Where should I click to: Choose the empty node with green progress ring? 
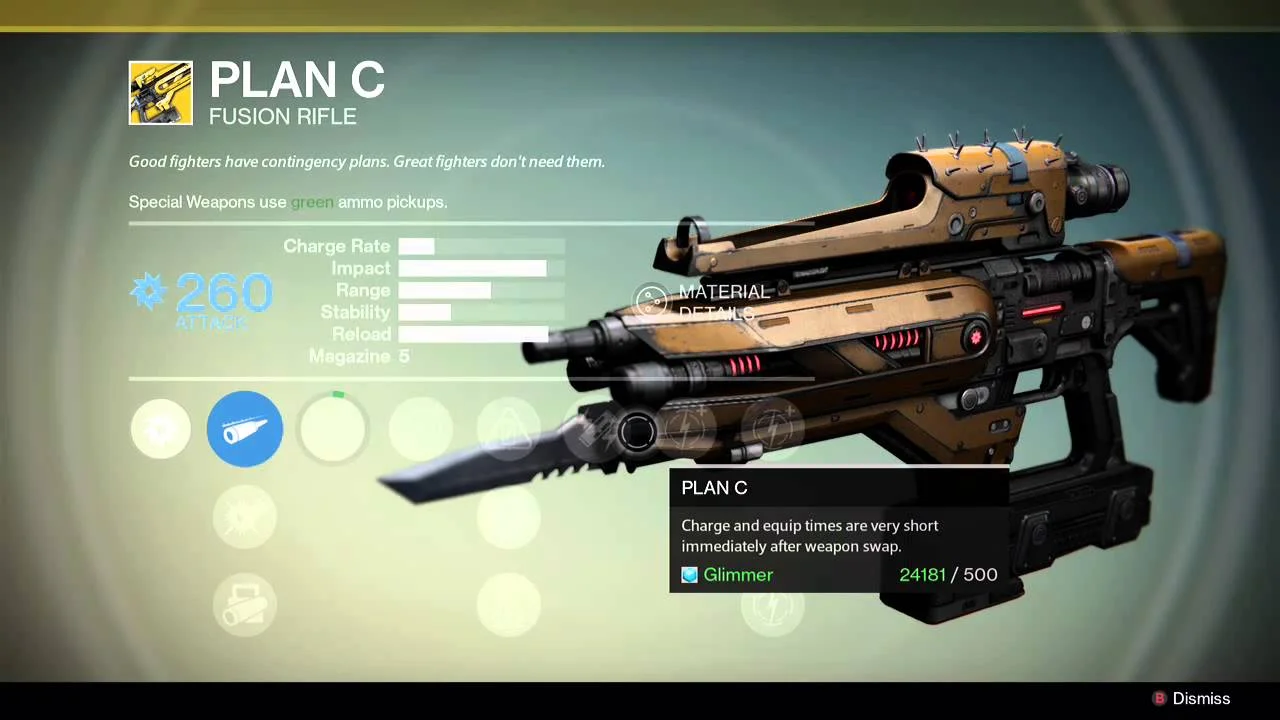pos(333,429)
